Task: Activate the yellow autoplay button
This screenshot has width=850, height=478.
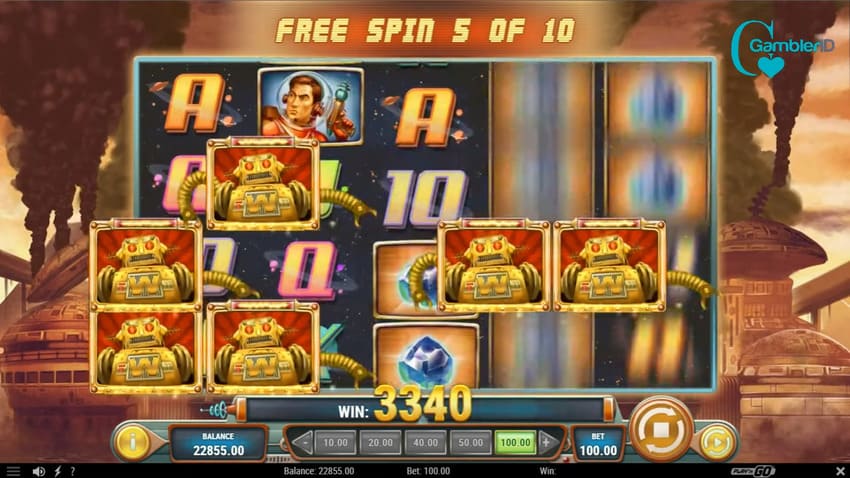Action: (715, 441)
